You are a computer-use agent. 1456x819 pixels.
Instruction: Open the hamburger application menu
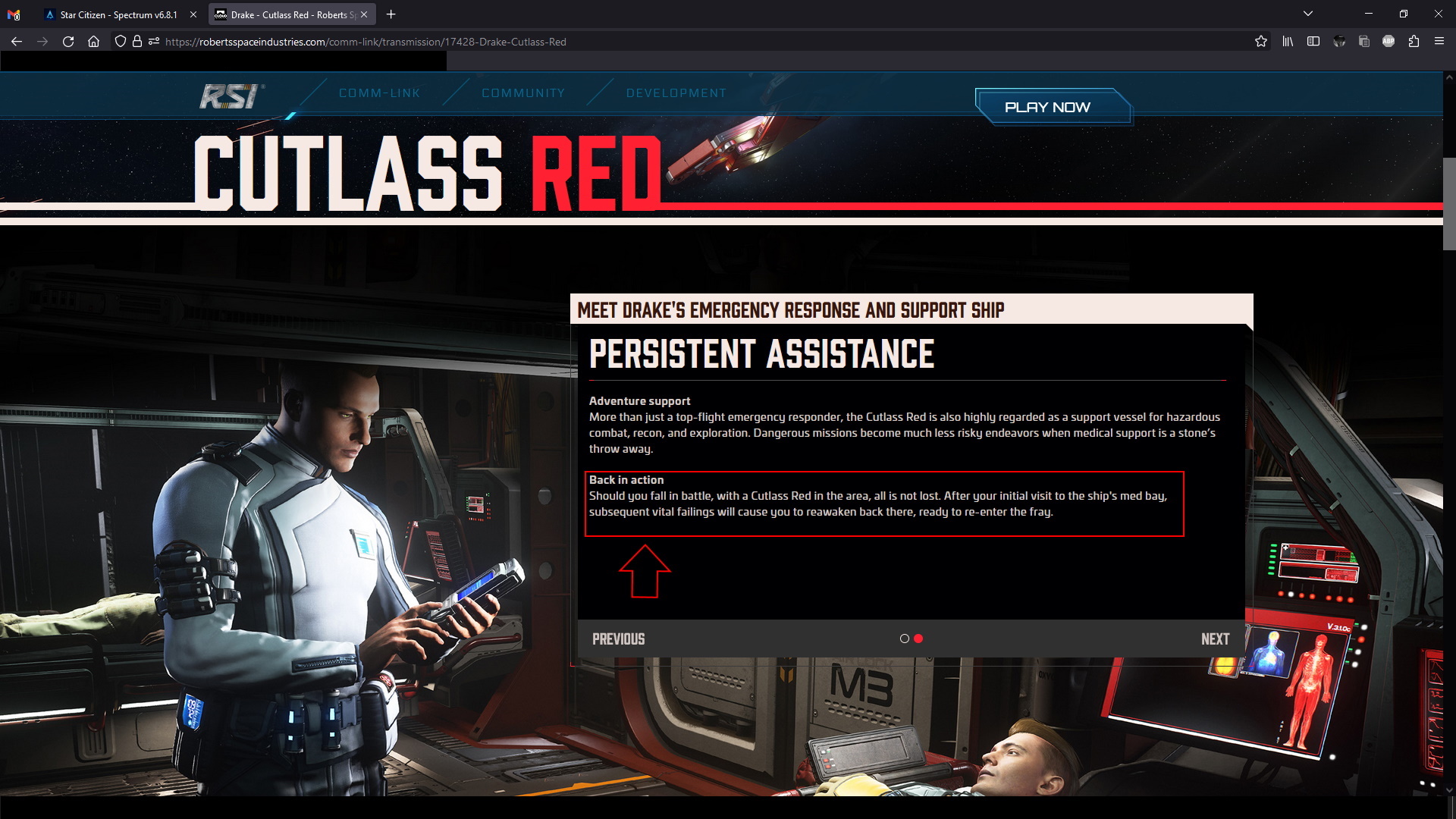click(x=1440, y=42)
